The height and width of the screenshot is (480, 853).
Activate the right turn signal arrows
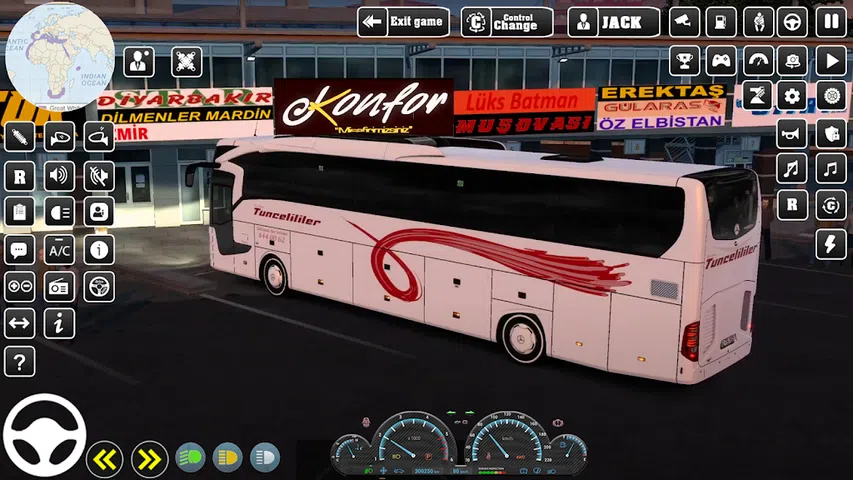point(149,459)
